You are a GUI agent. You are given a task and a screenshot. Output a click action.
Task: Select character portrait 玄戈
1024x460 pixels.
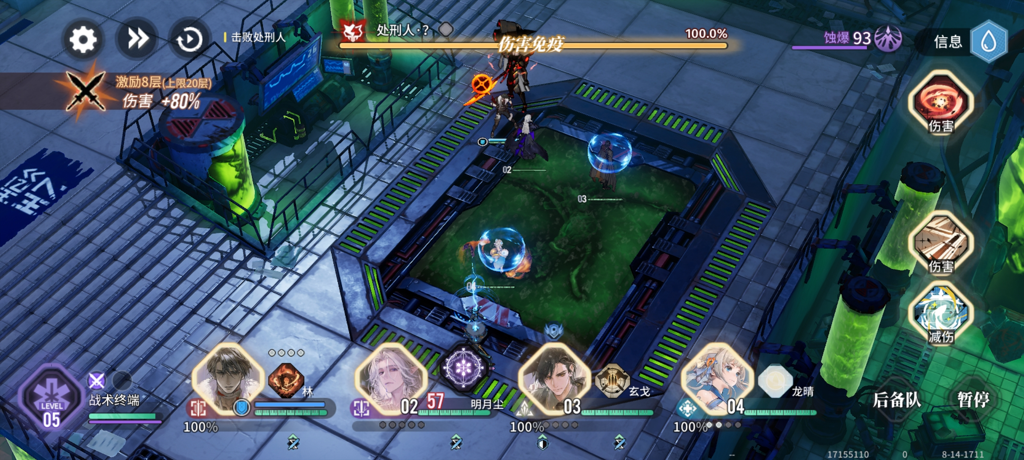pos(553,379)
